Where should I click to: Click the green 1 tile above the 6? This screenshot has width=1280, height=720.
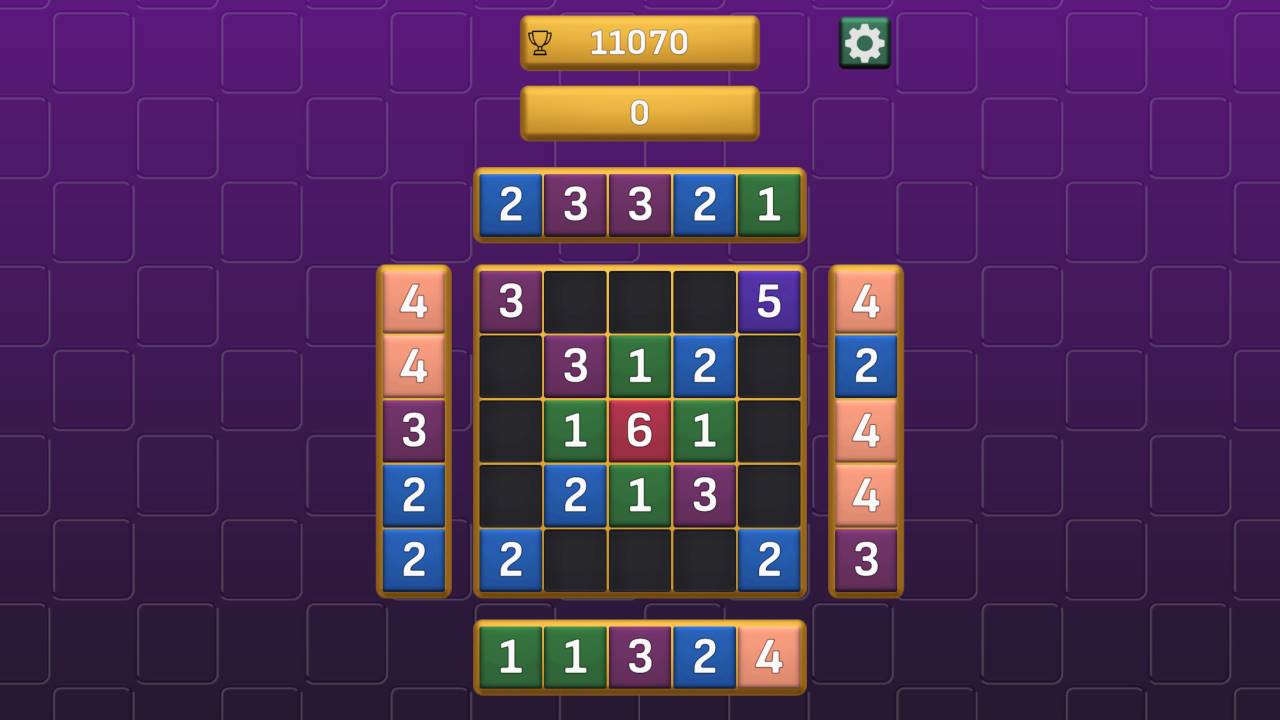(640, 365)
